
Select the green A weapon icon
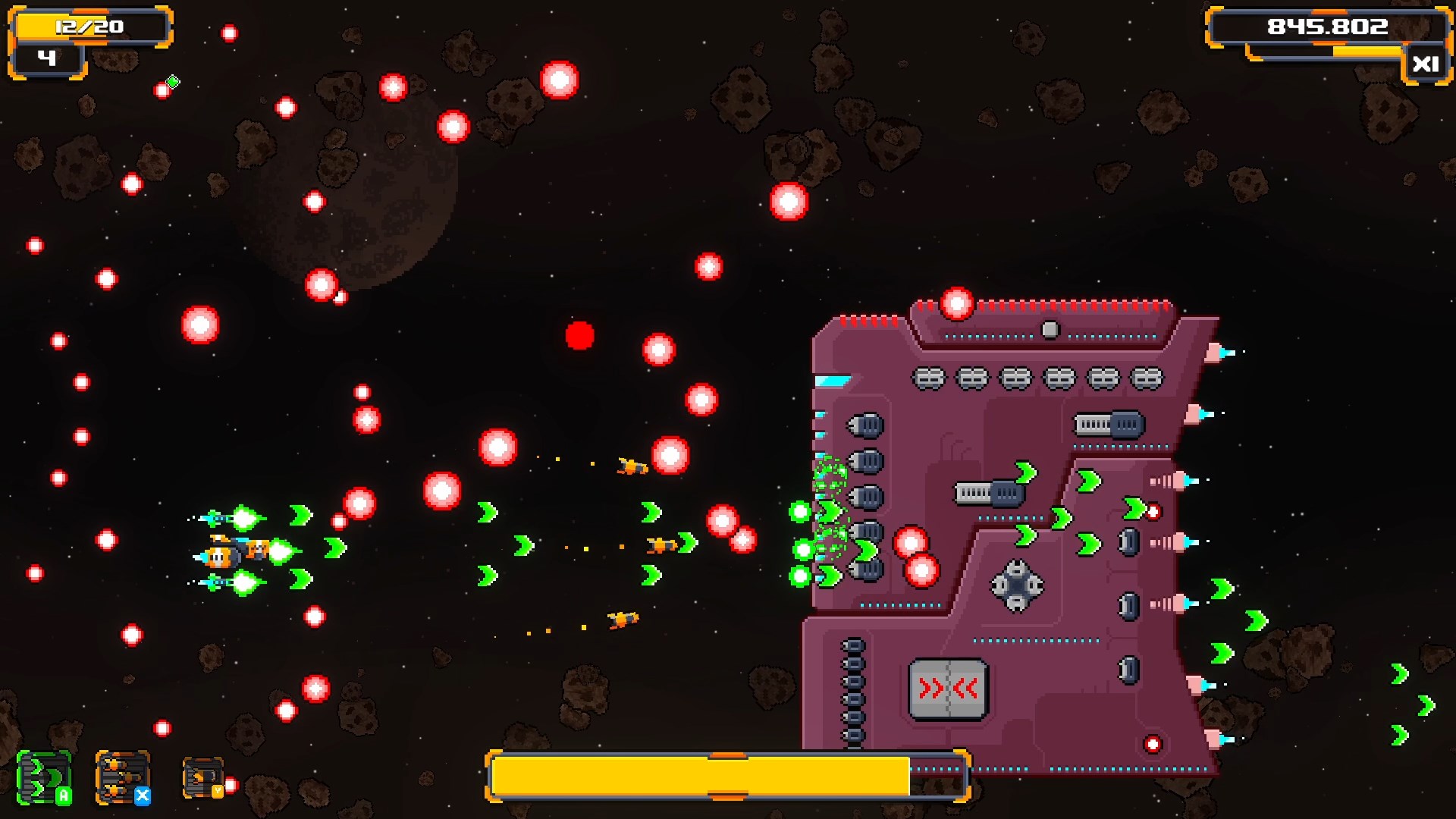tap(44, 779)
